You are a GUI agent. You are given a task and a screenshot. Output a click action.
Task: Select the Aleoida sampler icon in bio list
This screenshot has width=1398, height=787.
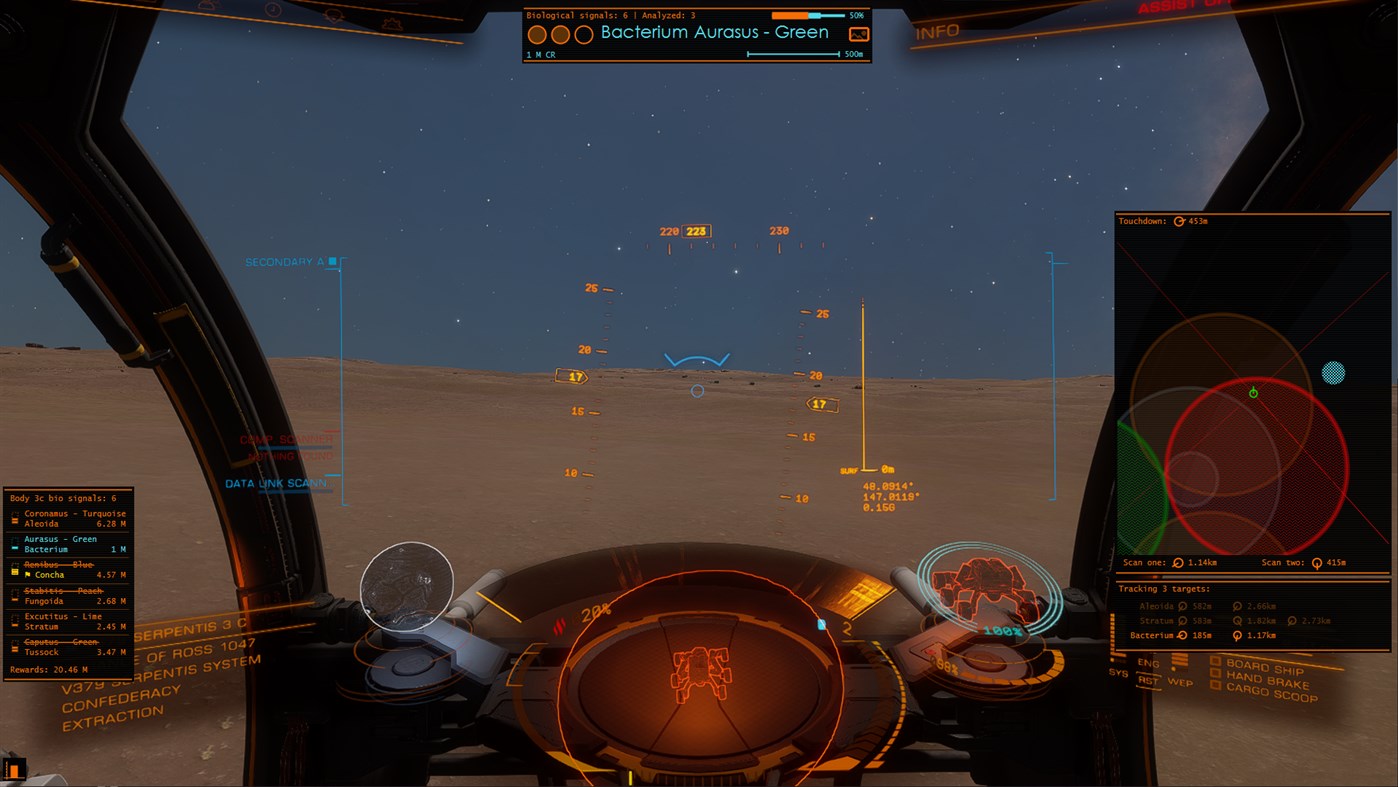tap(15, 521)
